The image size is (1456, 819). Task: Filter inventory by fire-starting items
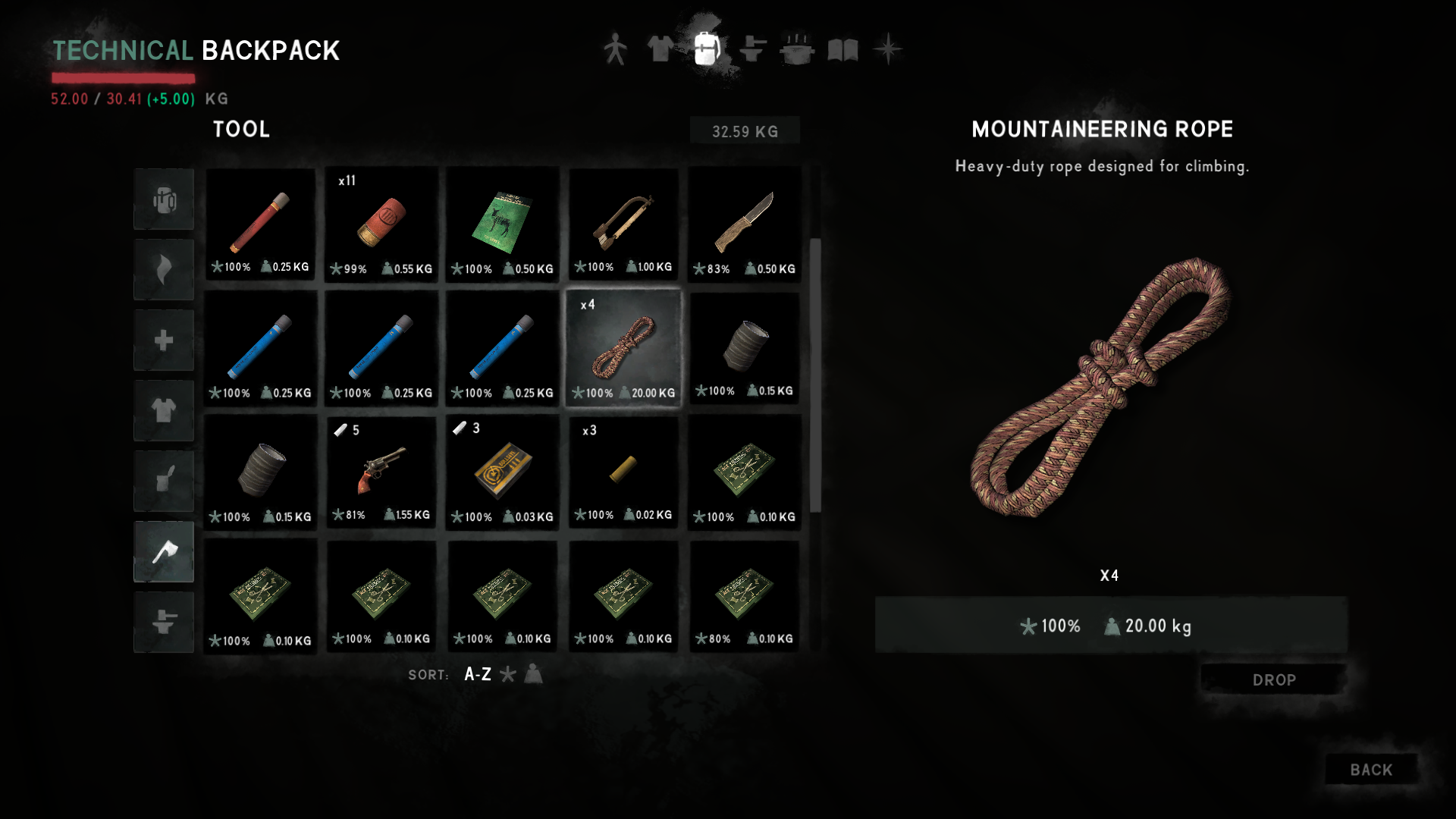pos(164,270)
